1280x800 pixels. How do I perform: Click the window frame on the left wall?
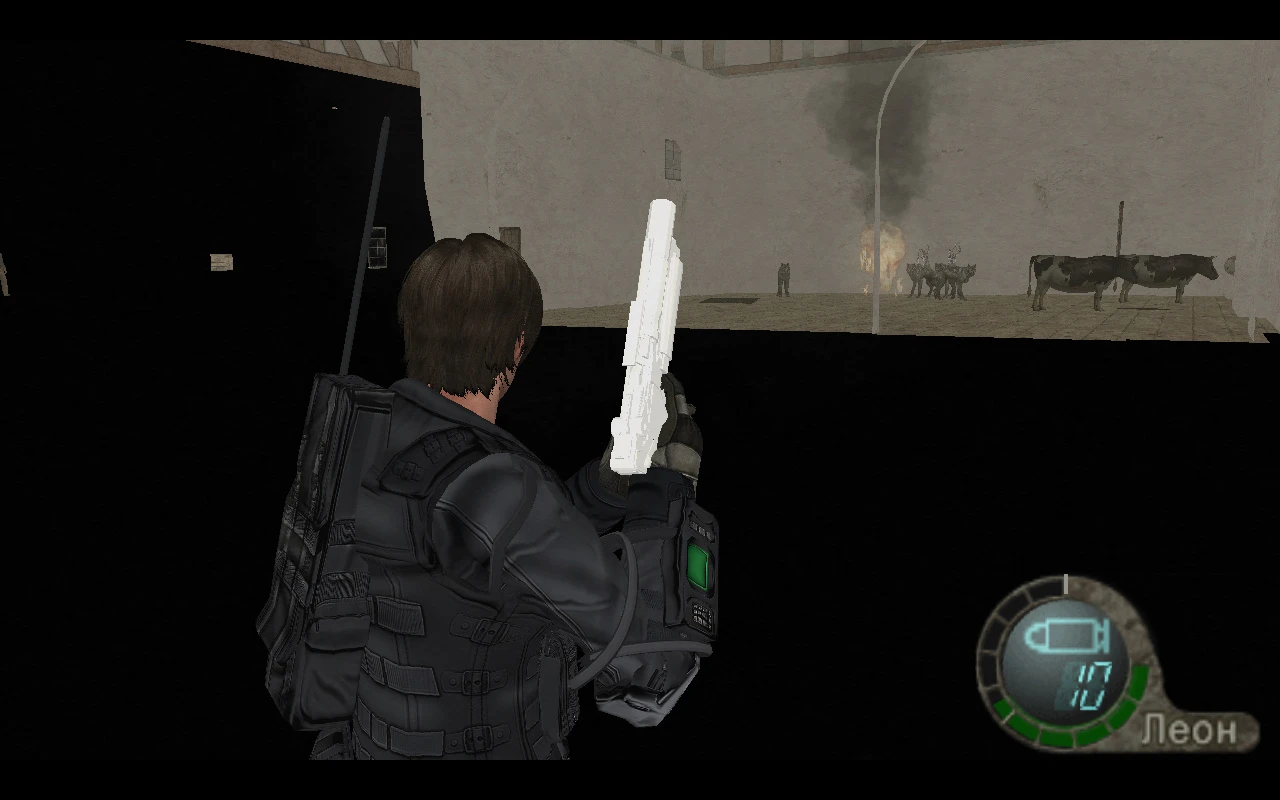click(378, 245)
